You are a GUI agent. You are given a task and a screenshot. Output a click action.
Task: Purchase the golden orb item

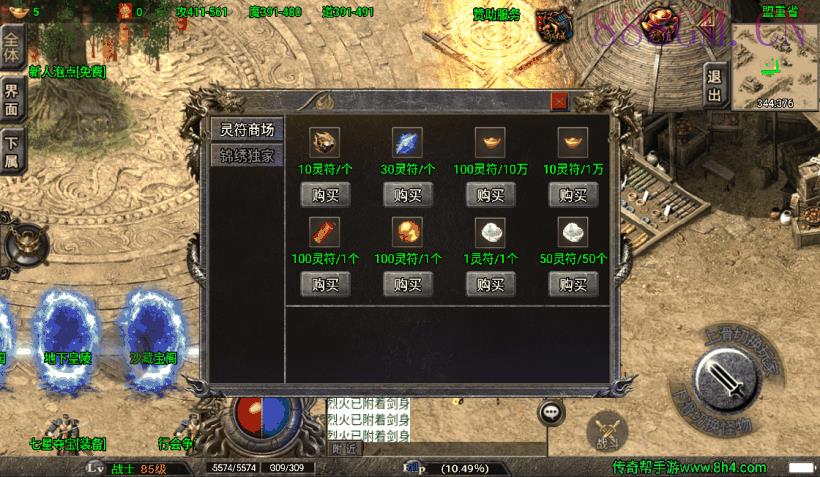pyautogui.click(x=407, y=284)
